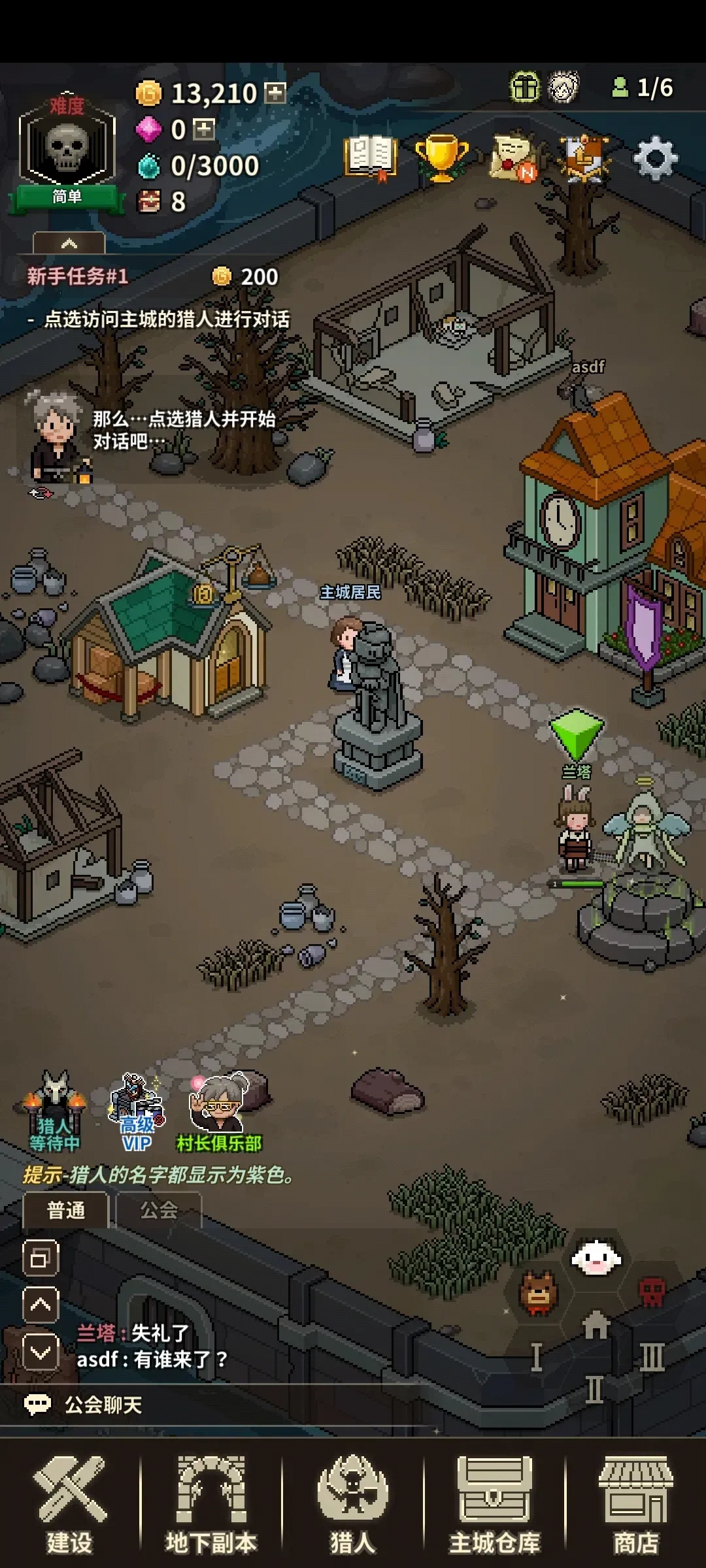
Task: Add pink gems with the plus button
Action: (205, 129)
